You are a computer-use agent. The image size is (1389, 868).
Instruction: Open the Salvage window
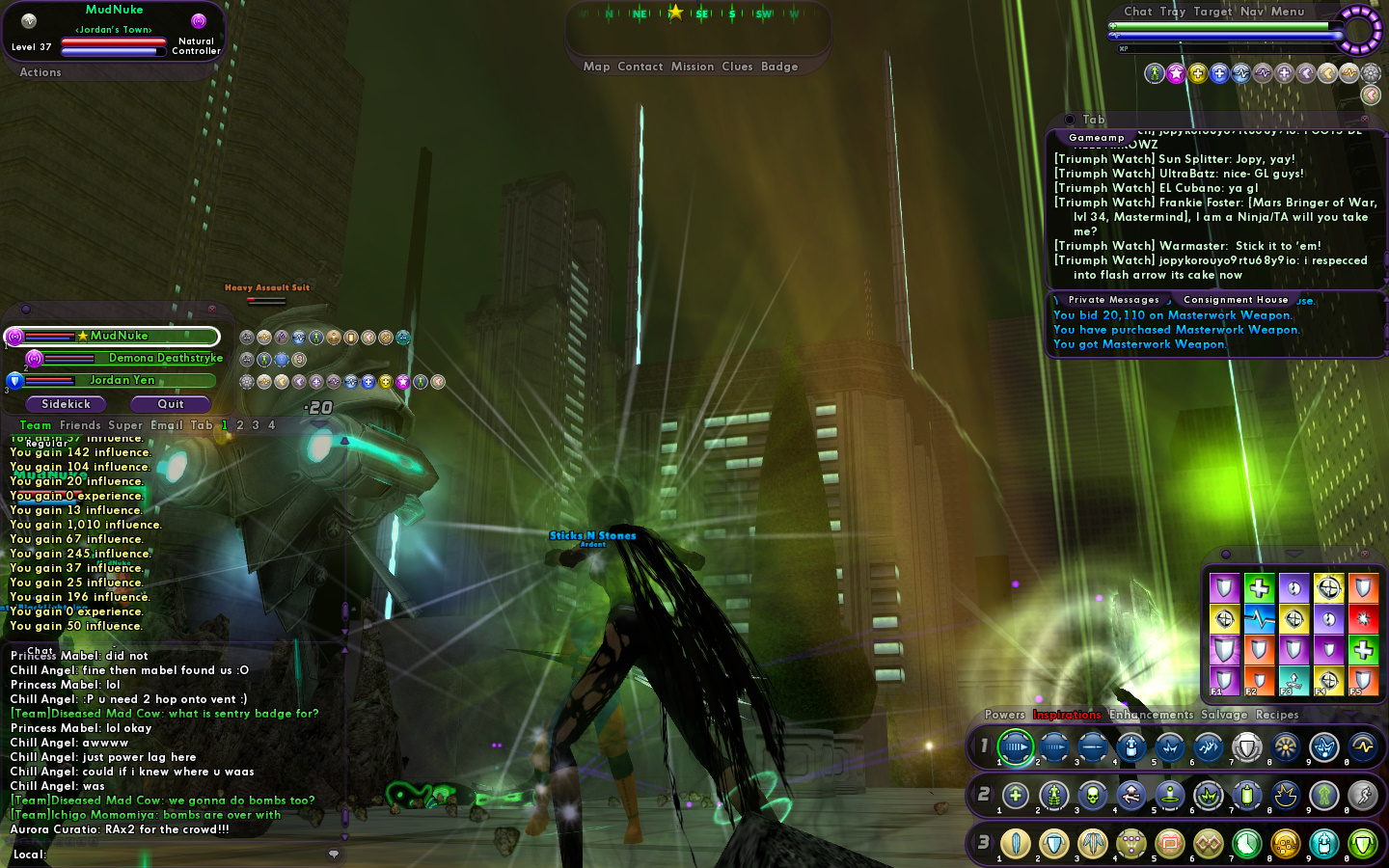coord(1224,715)
